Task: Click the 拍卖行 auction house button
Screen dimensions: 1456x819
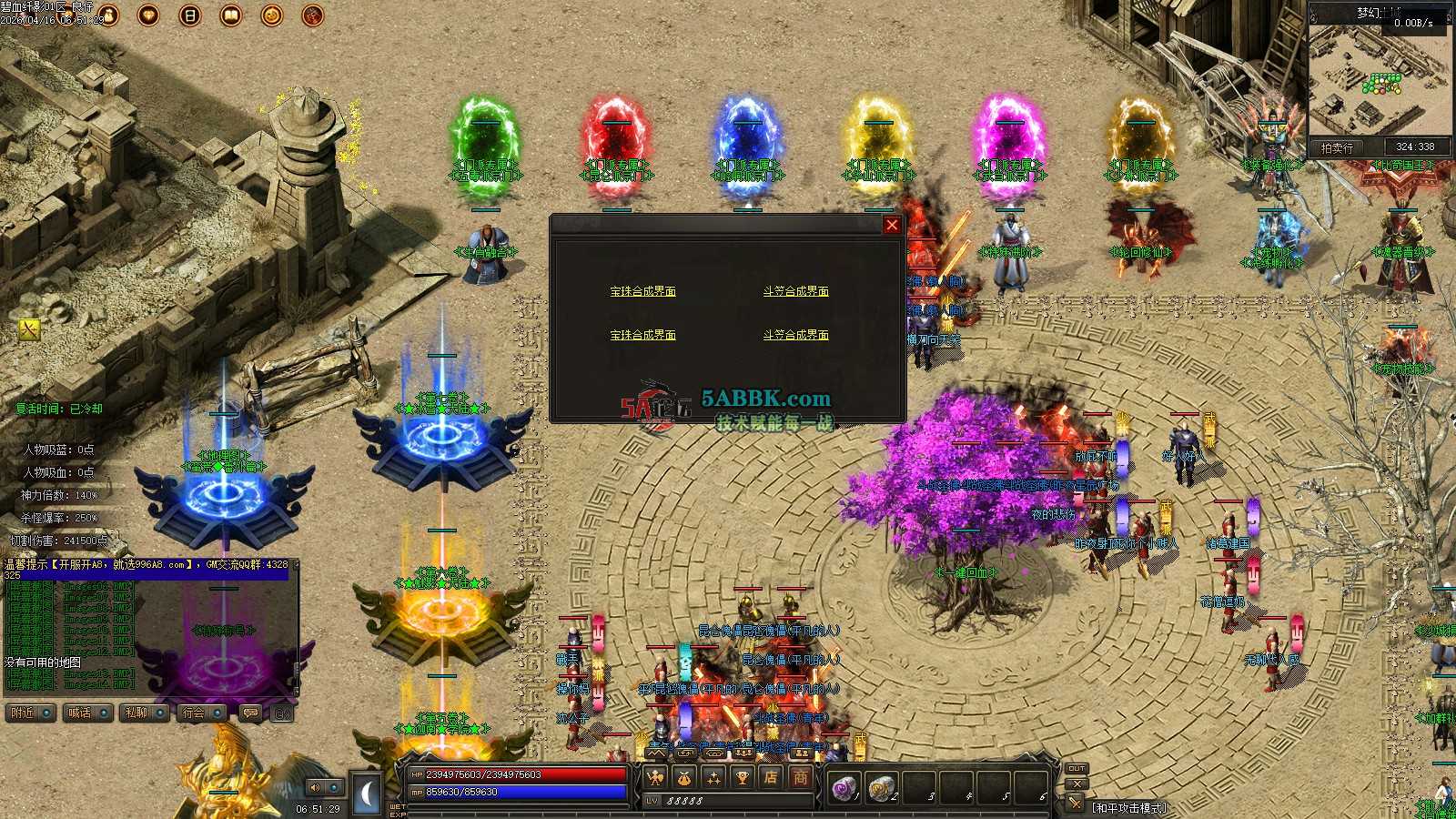Action: coord(1338,147)
